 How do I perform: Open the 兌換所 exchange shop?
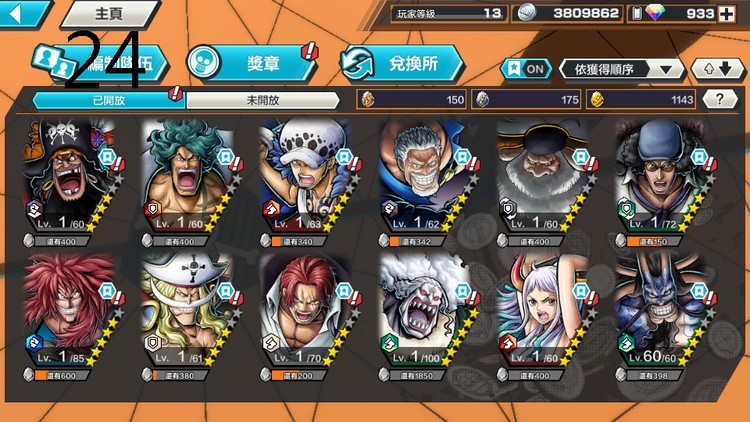(x=402, y=62)
